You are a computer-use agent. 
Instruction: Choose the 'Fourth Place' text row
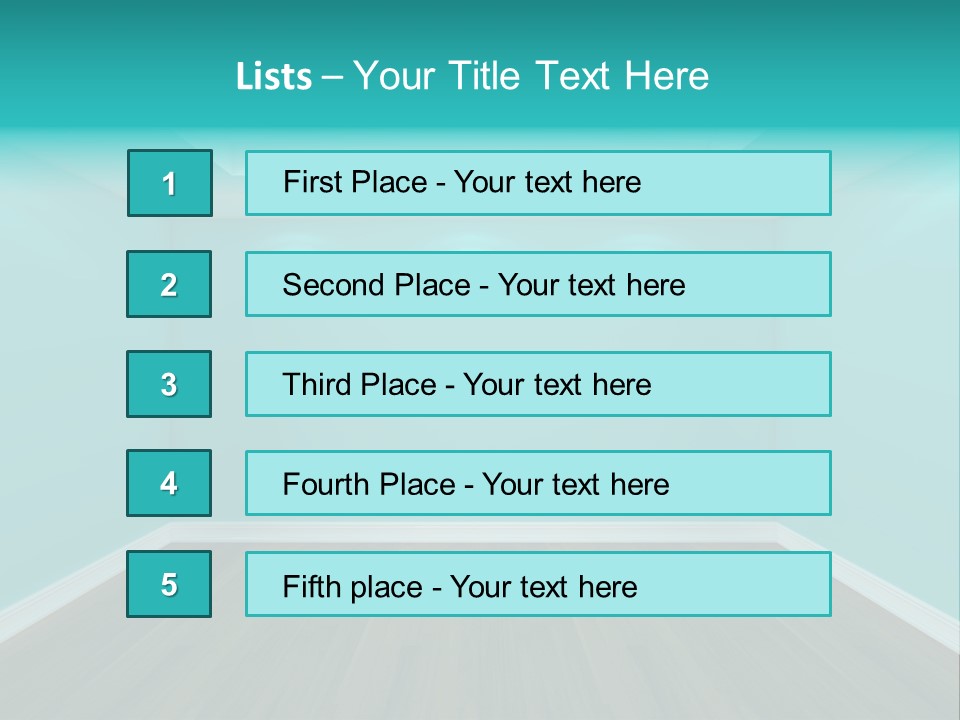coord(538,483)
